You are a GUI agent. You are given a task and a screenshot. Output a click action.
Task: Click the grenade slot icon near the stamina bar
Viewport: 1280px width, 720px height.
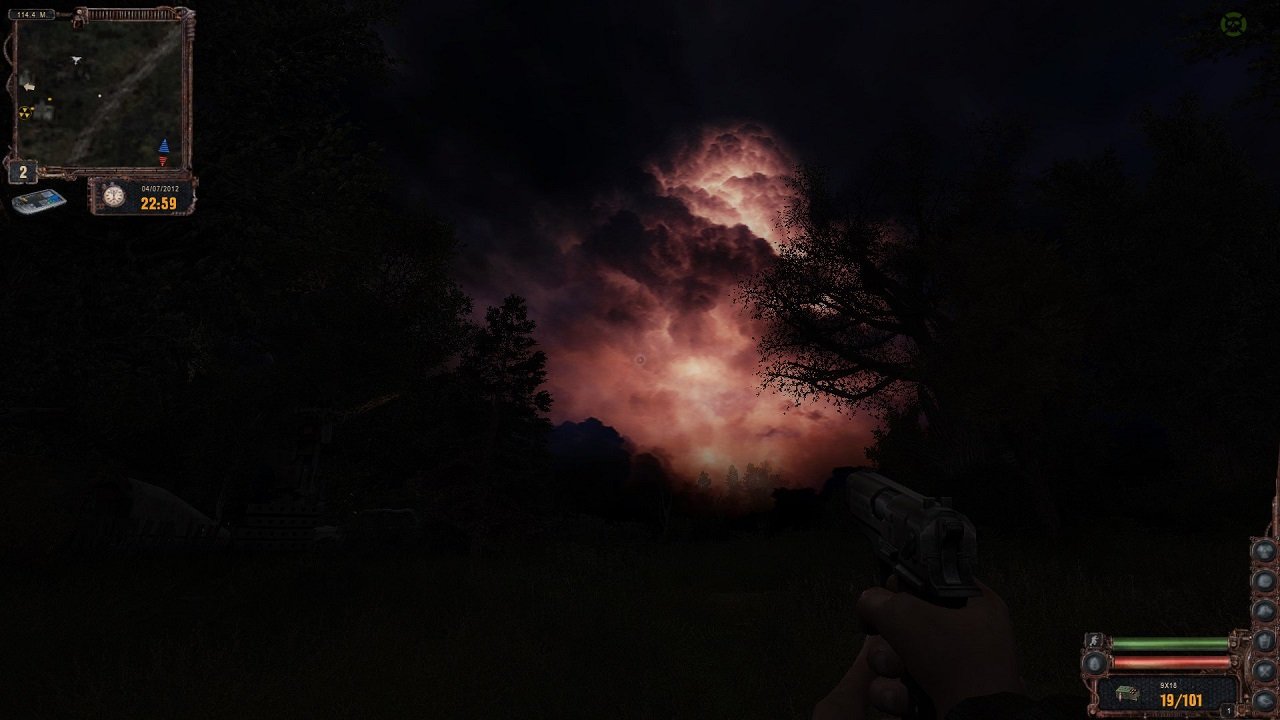[x=1095, y=664]
